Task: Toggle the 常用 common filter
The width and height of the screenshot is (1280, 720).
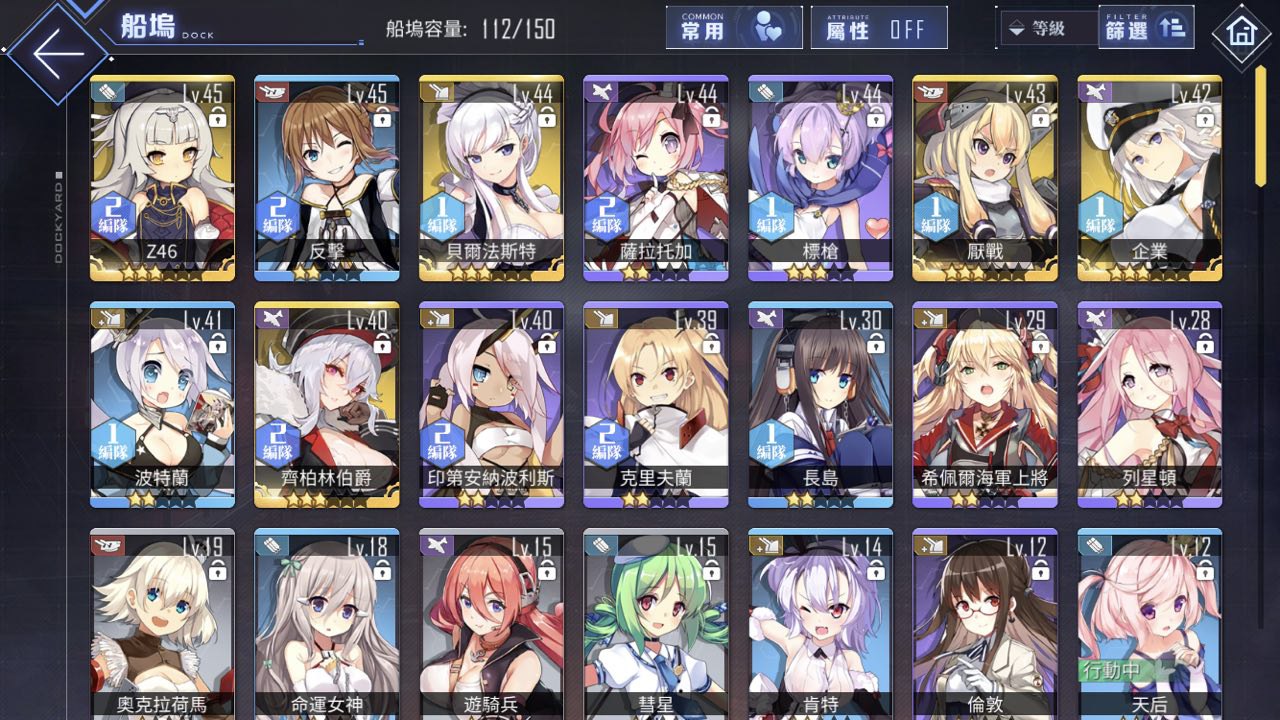Action: coord(733,28)
